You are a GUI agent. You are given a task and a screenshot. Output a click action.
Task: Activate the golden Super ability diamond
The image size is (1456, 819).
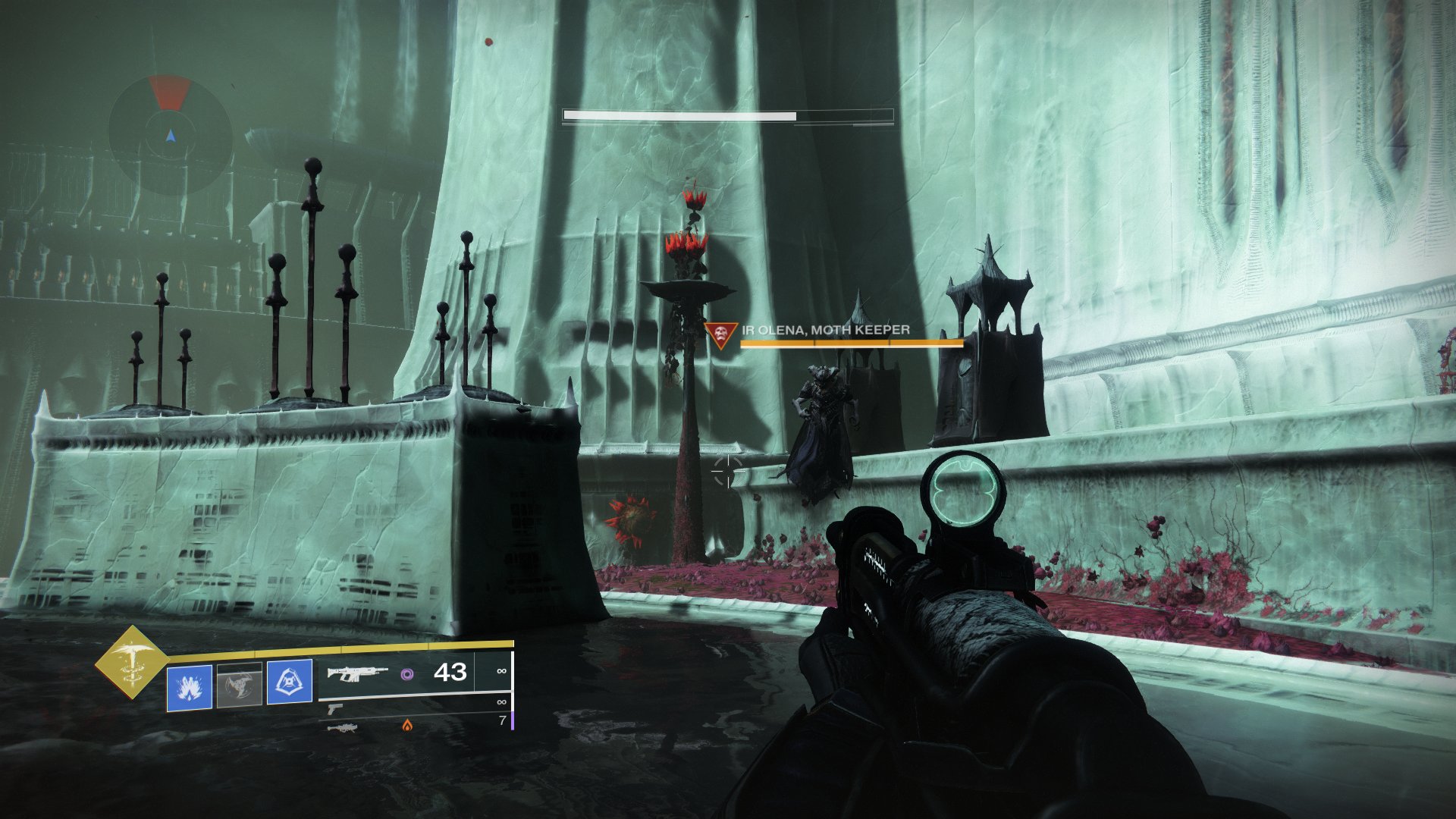pyautogui.click(x=133, y=662)
